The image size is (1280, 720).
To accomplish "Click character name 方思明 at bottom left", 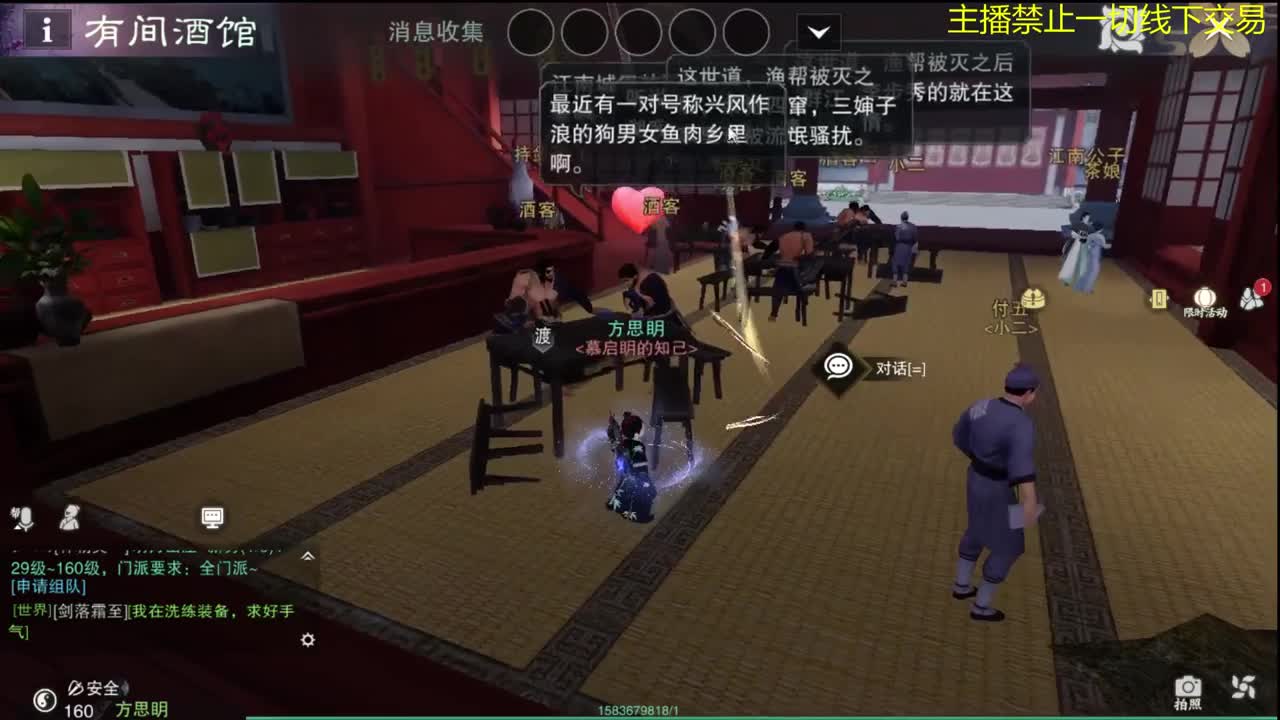I will (143, 711).
